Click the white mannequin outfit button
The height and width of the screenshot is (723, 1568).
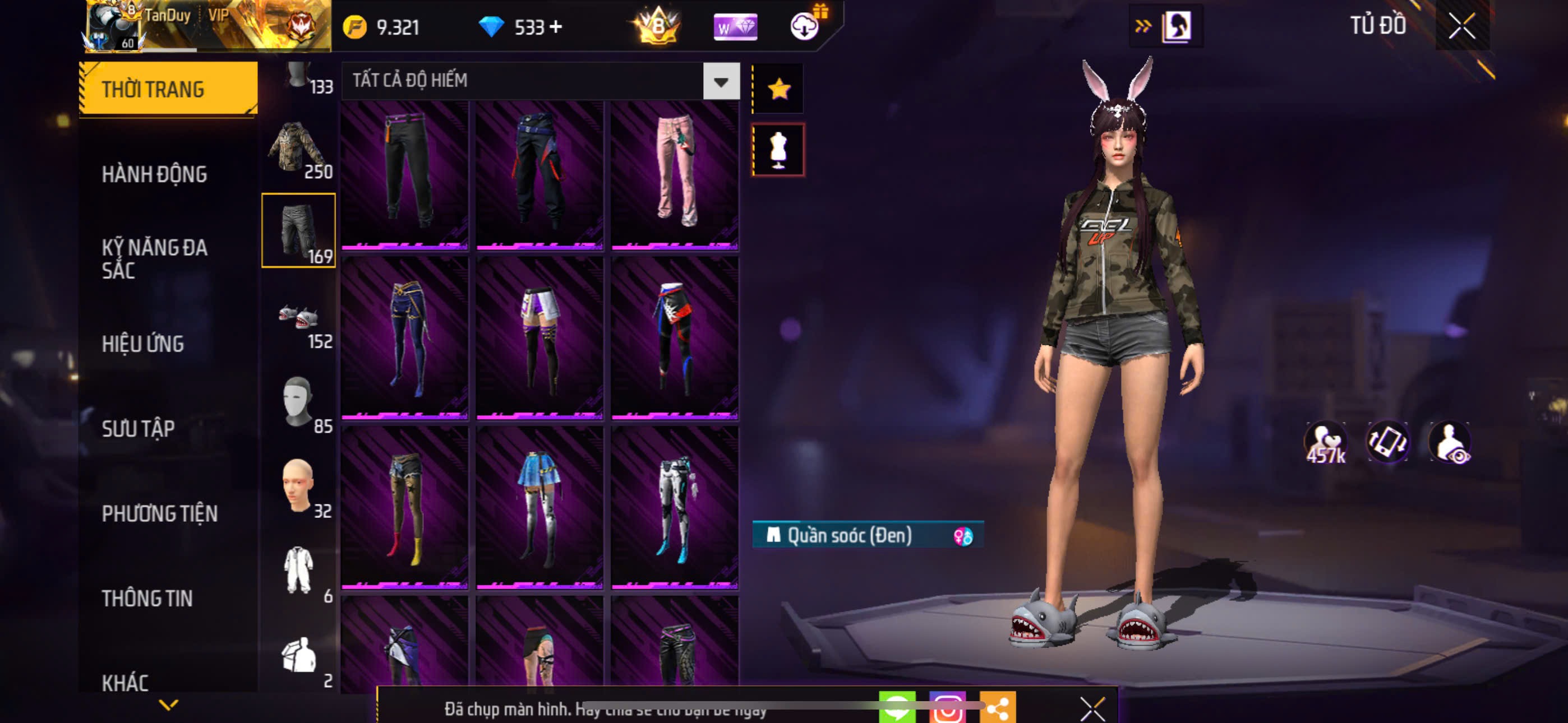tap(778, 150)
